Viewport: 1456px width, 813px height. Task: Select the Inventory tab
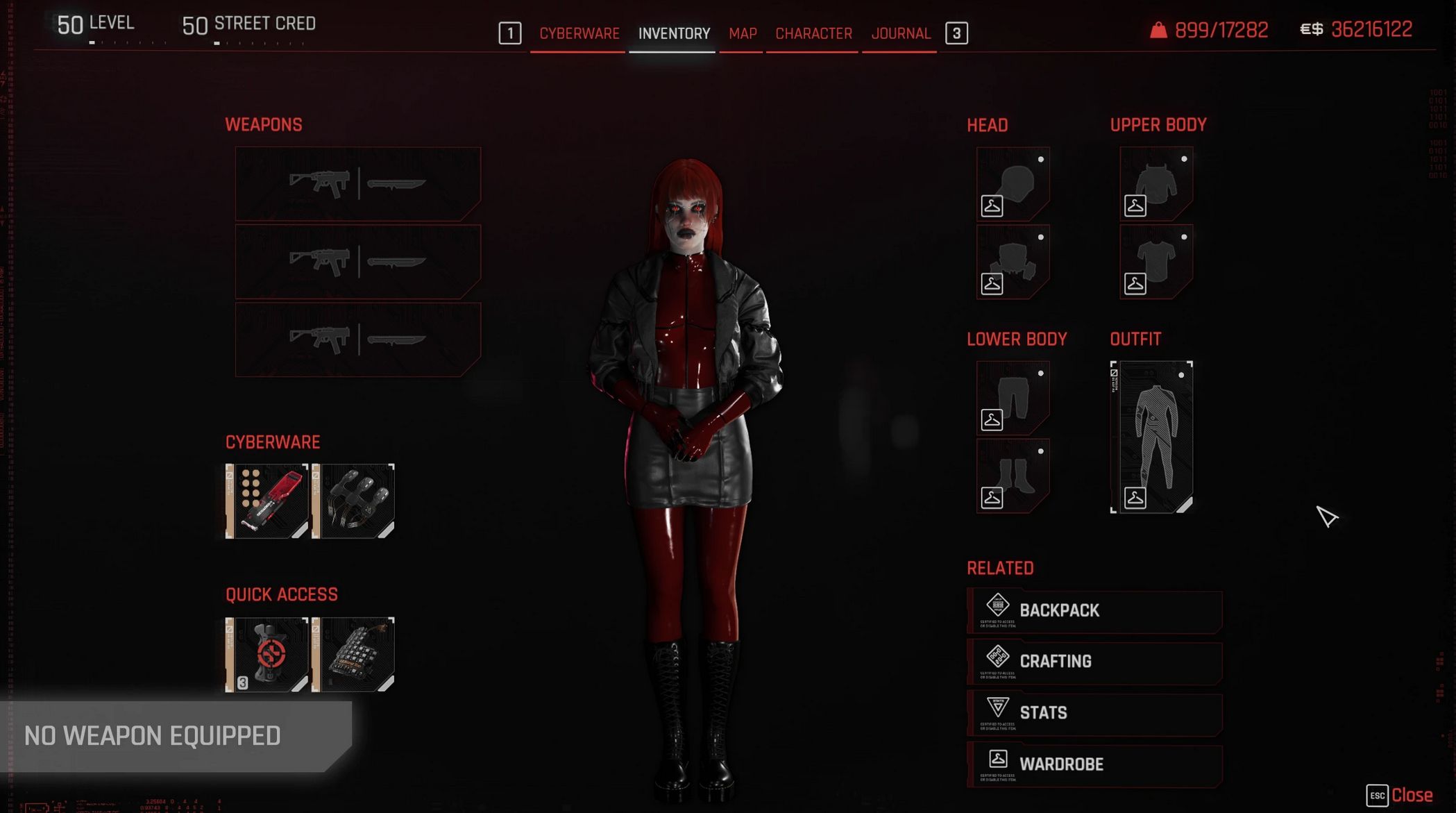674,33
